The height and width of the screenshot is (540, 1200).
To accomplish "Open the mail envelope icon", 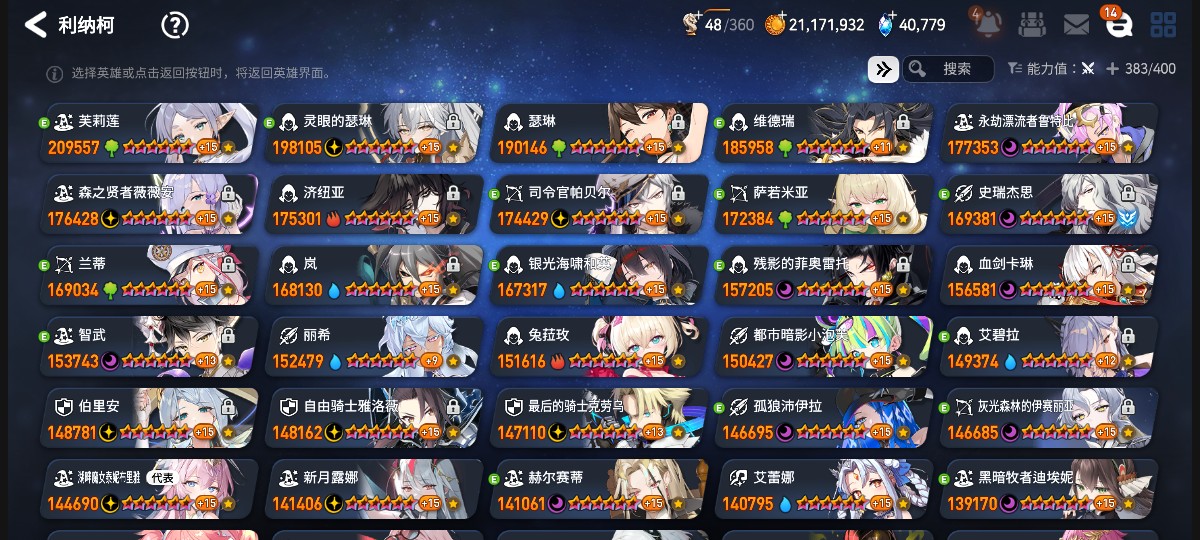I will [1076, 25].
